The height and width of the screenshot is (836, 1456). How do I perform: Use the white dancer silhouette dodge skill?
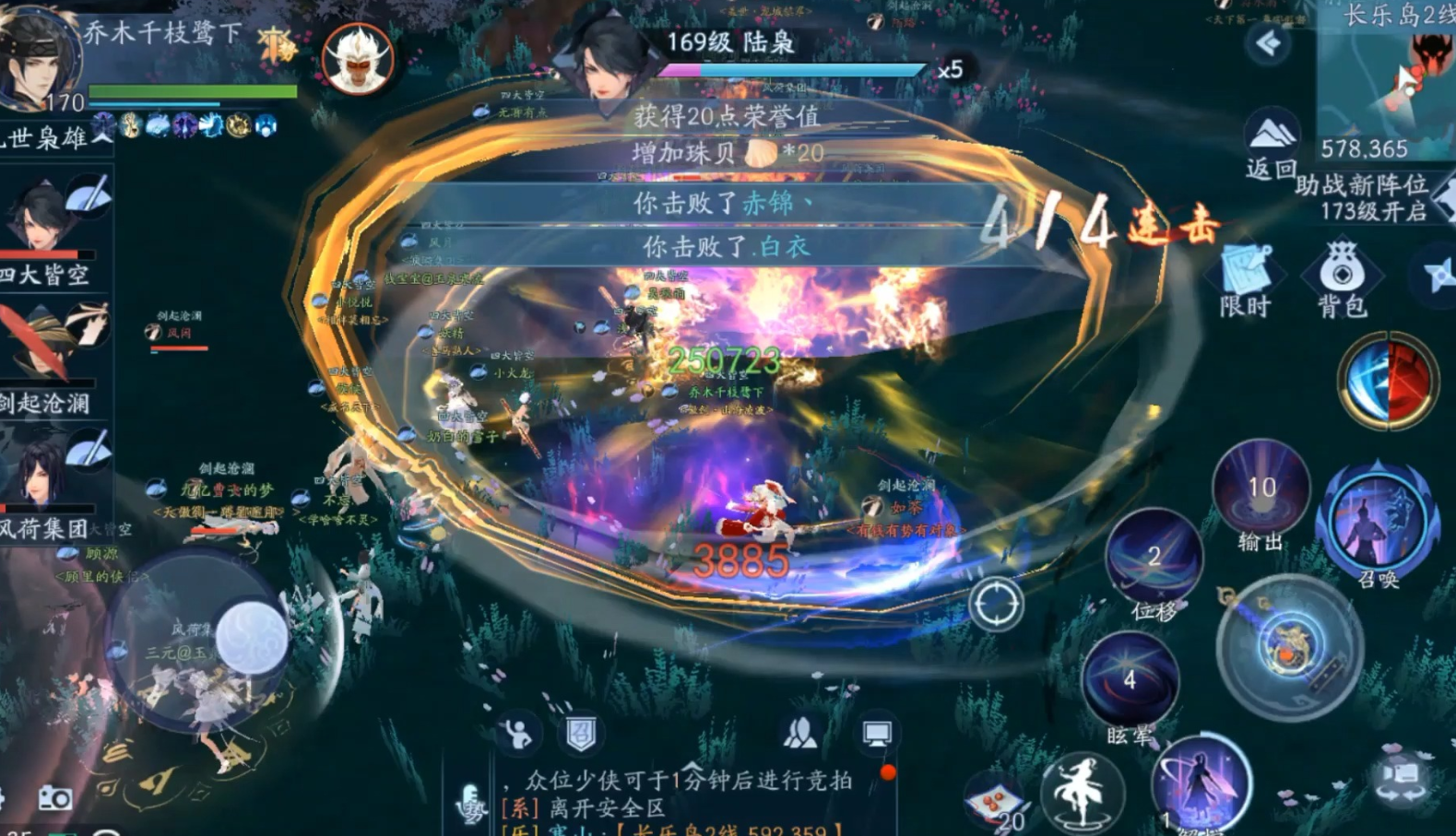point(1082,791)
